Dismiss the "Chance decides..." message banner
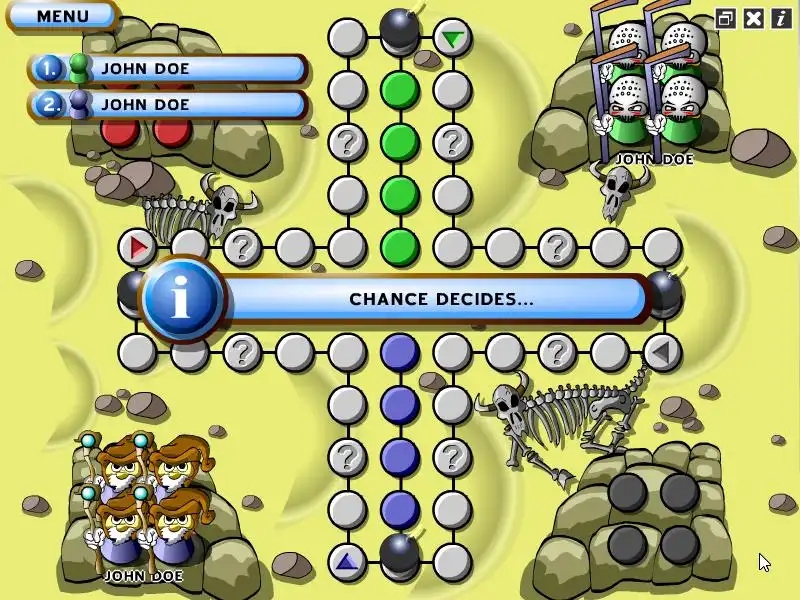This screenshot has height=600, width=800. coord(440,299)
